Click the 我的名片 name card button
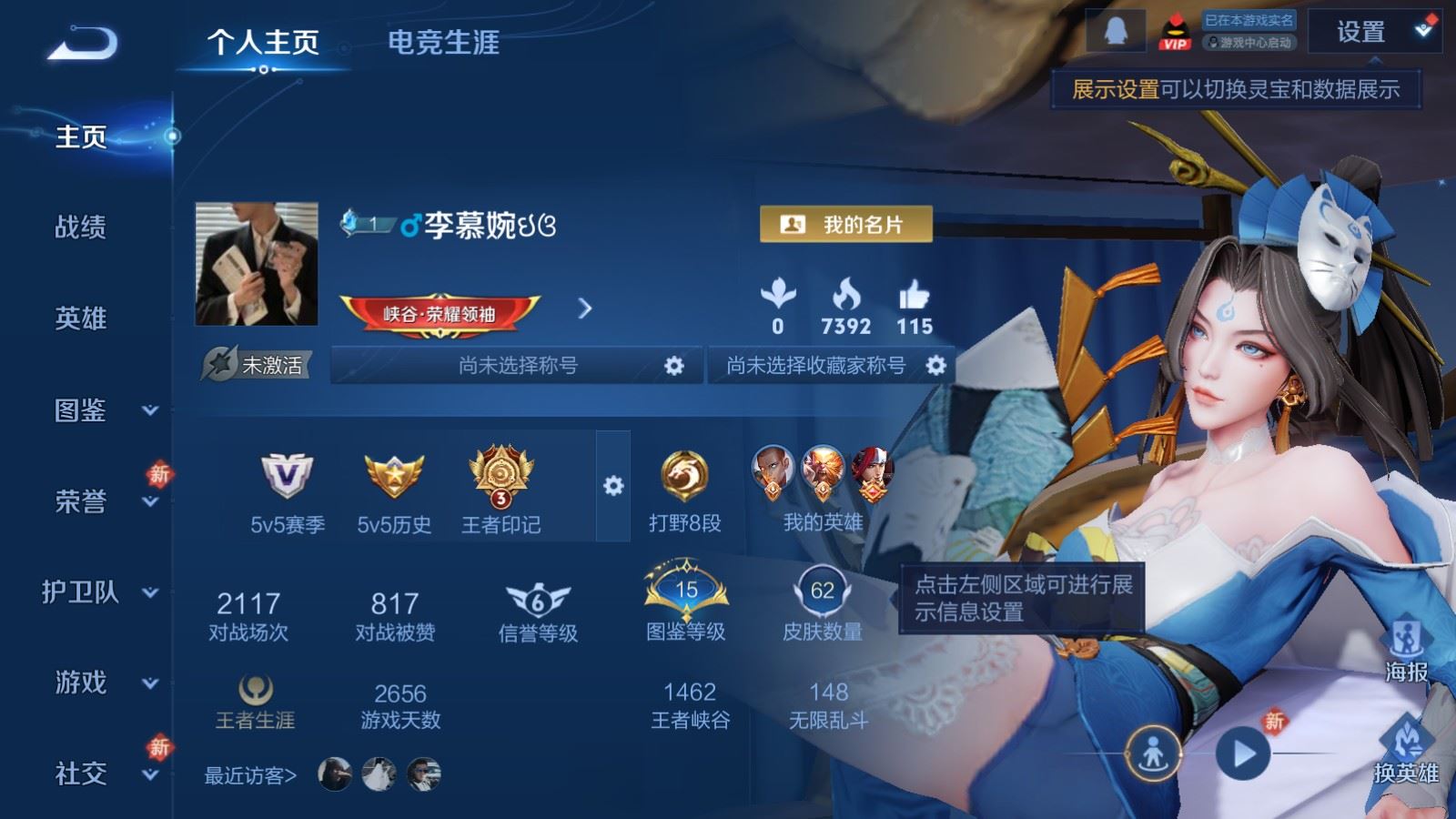1456x819 pixels. 845,221
